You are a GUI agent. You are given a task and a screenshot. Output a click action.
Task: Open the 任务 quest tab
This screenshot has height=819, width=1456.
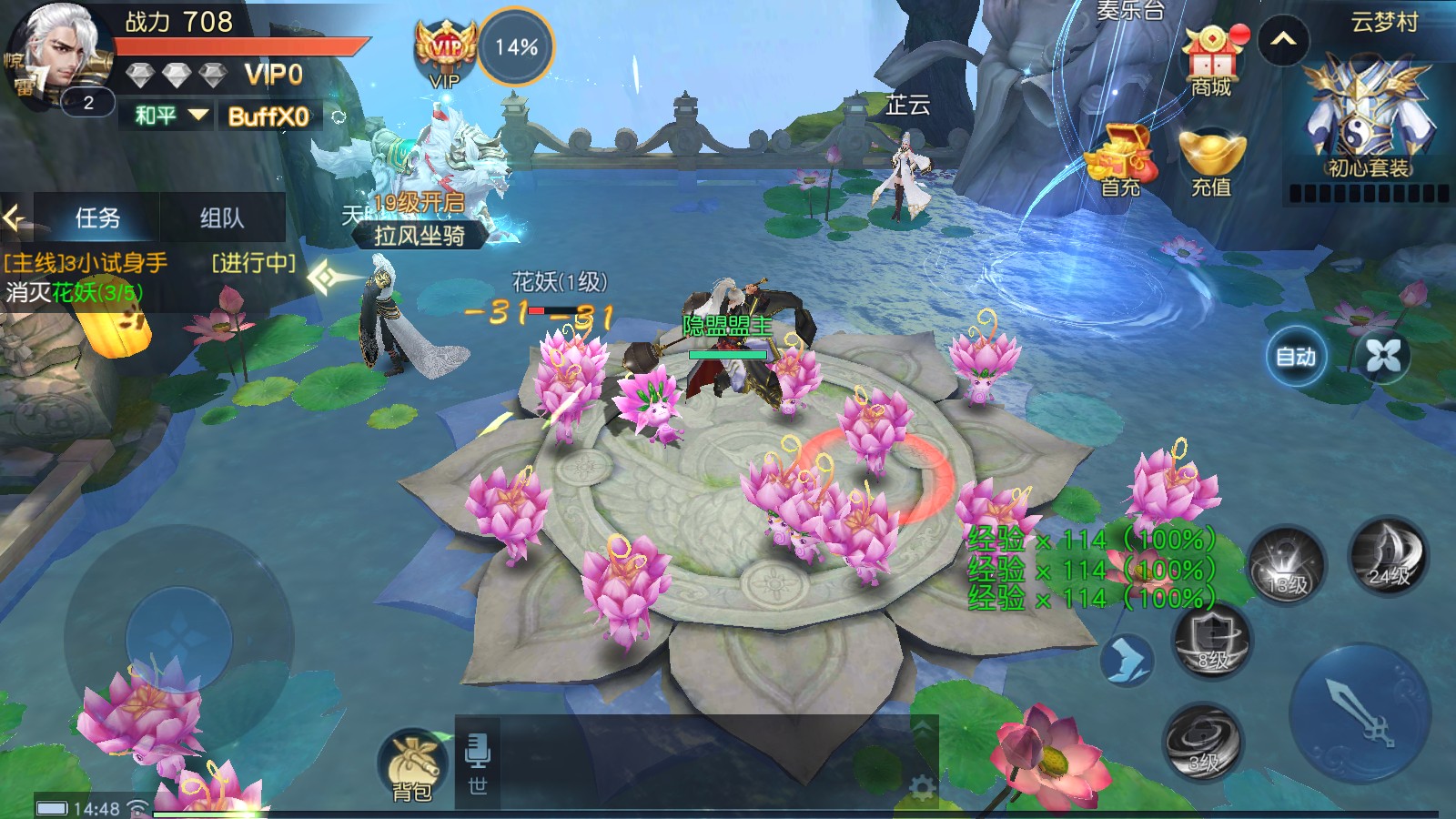point(96,218)
